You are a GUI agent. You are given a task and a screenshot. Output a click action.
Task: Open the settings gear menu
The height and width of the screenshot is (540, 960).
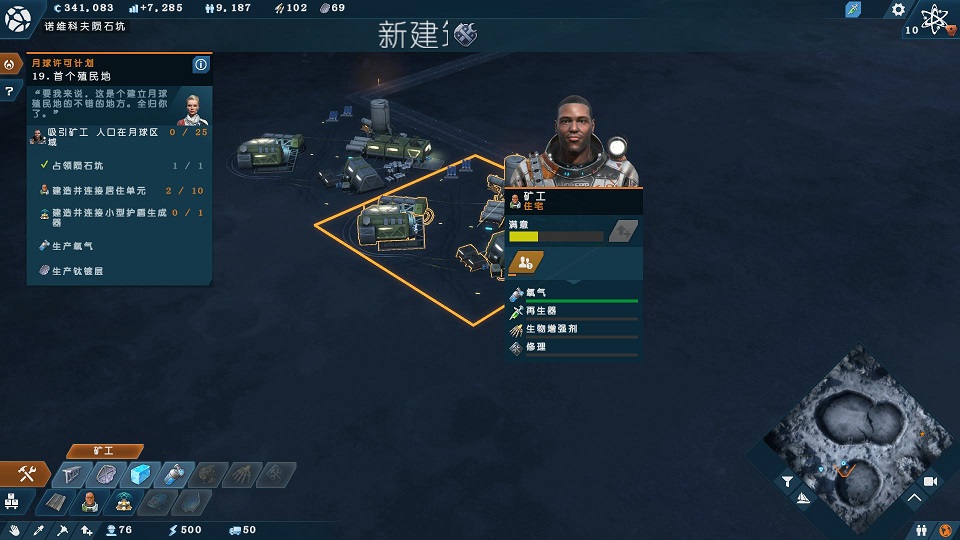897,9
